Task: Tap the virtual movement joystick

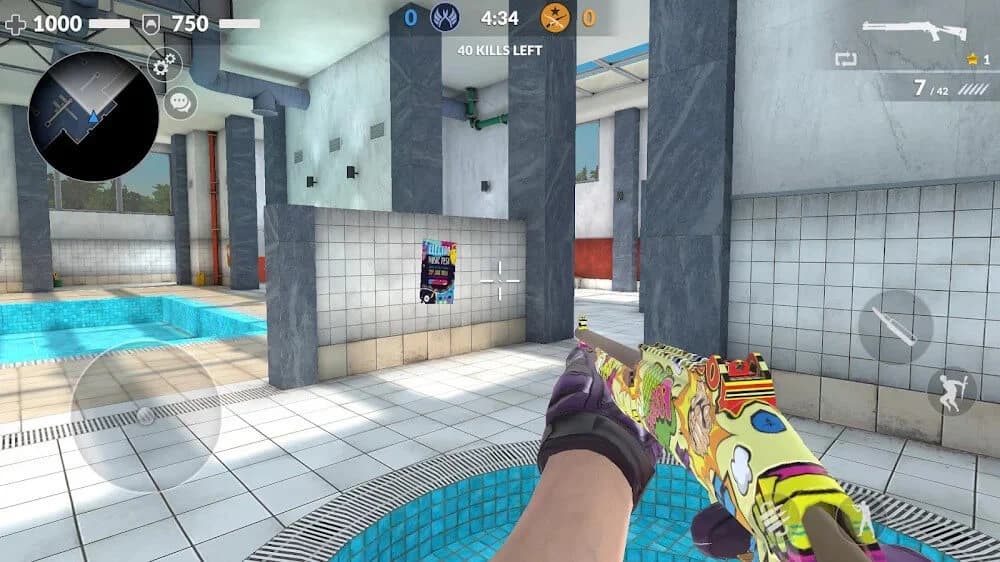Action: click(145, 415)
